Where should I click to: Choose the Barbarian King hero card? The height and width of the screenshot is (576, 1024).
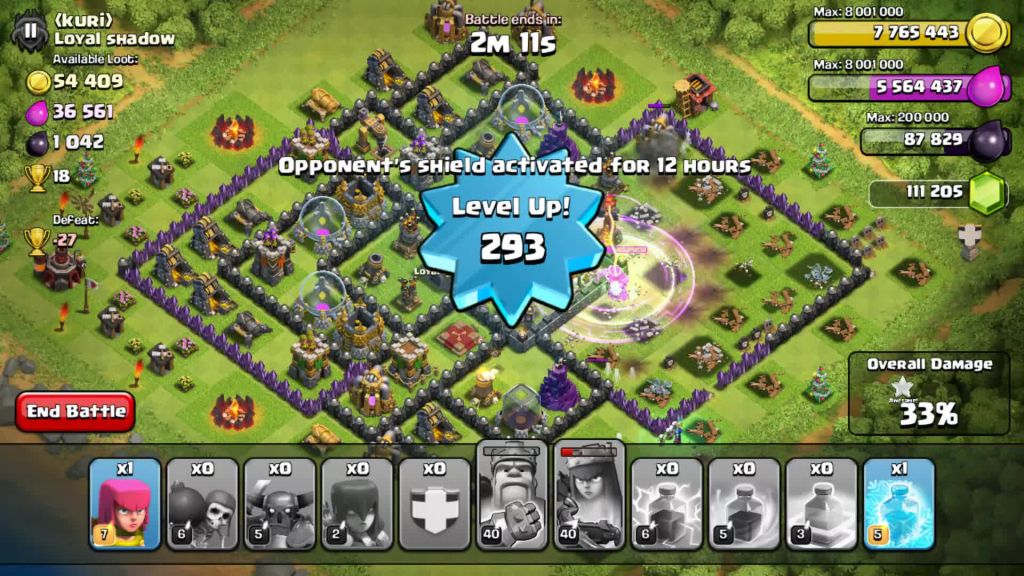click(x=512, y=495)
